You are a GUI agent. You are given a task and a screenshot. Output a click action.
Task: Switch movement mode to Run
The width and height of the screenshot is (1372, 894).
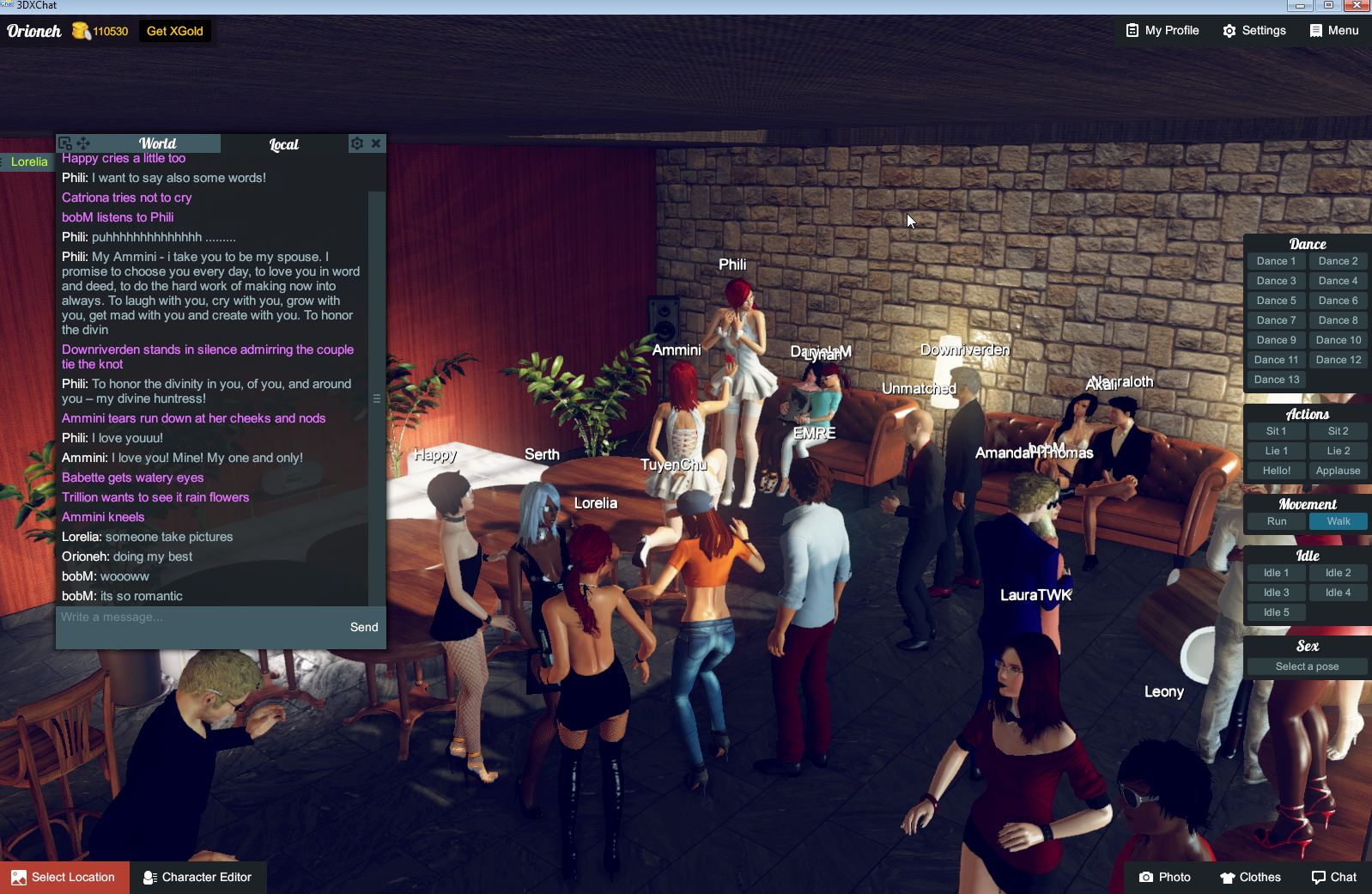click(x=1275, y=521)
